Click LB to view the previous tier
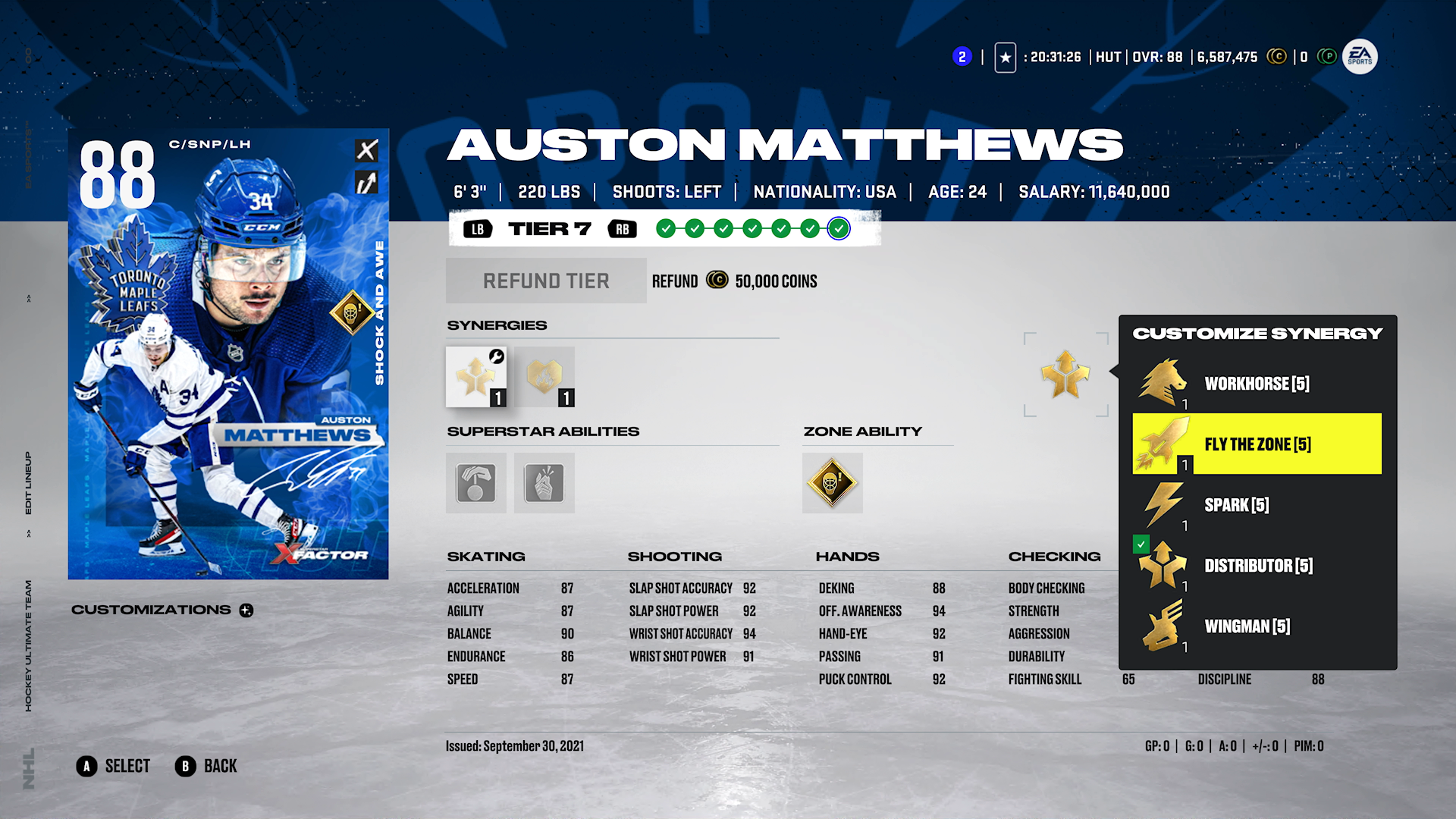Viewport: 1456px width, 819px height. pos(478,228)
